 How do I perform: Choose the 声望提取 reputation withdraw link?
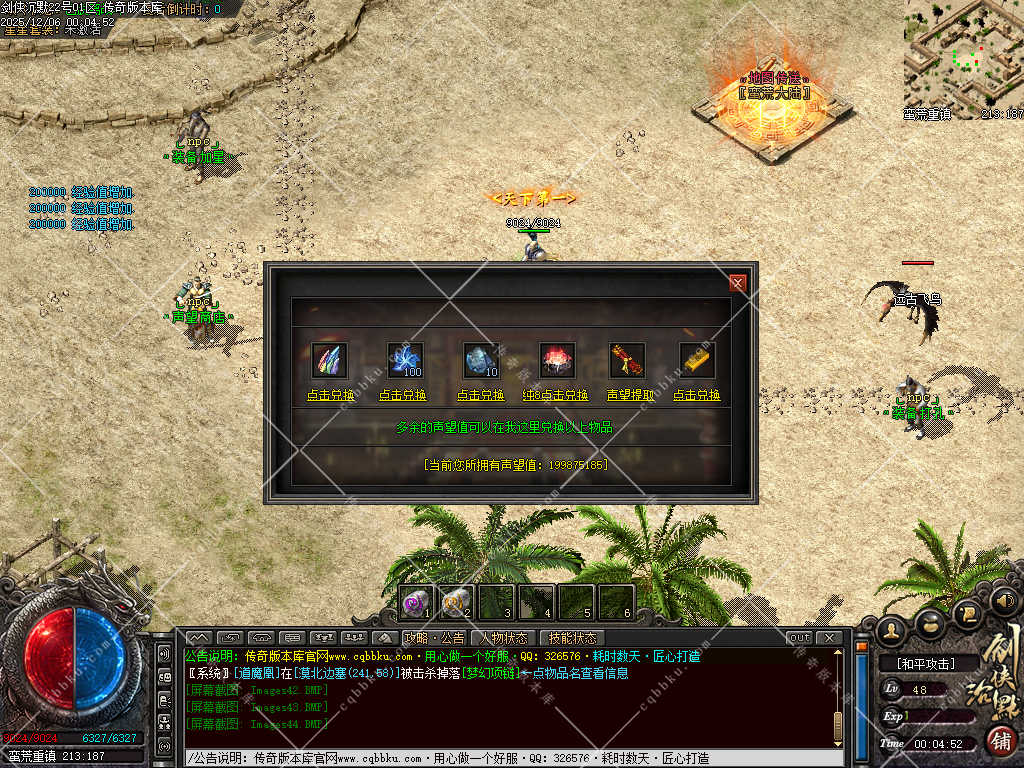(x=630, y=395)
